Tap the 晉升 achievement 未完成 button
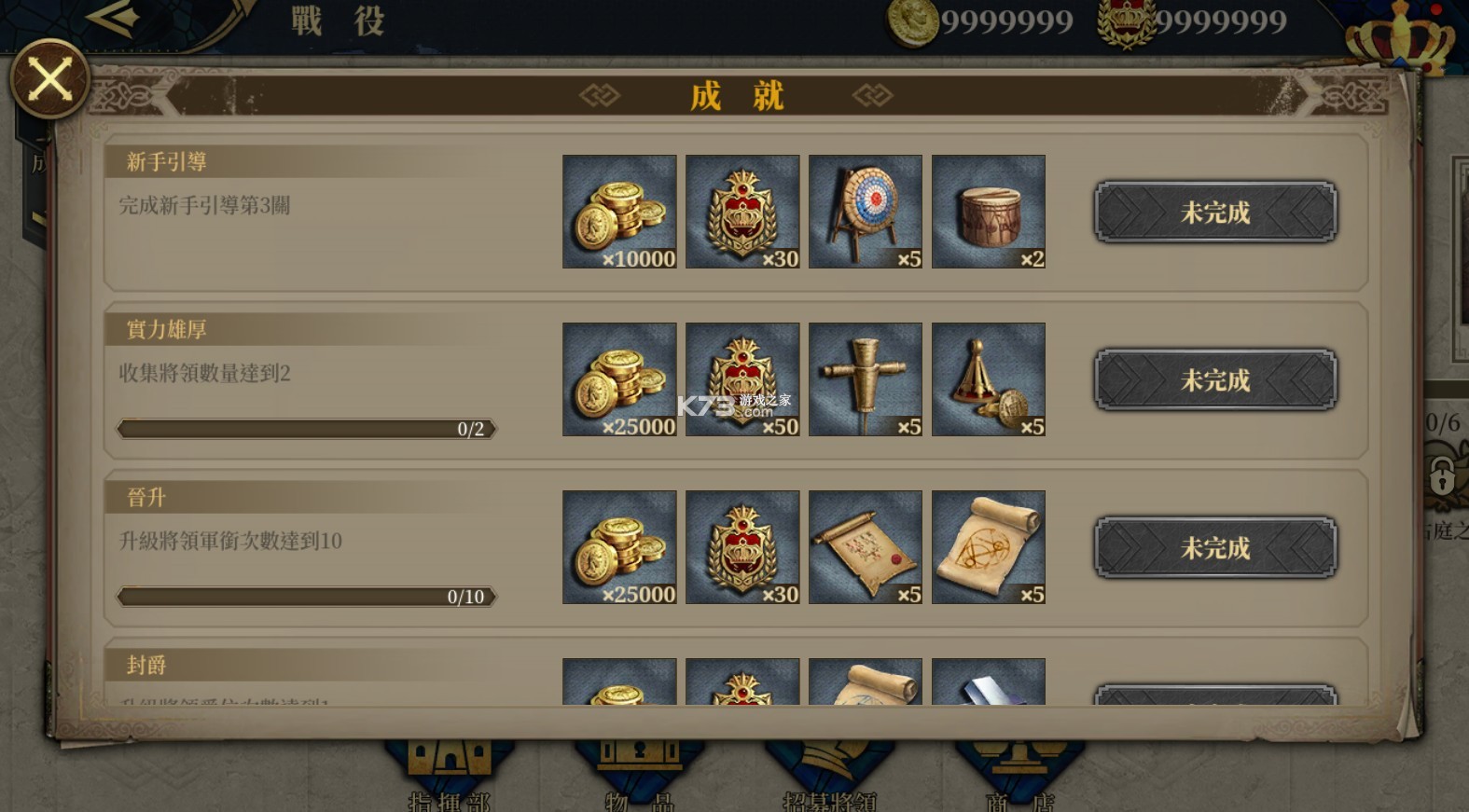This screenshot has width=1469, height=812. pyautogui.click(x=1214, y=548)
